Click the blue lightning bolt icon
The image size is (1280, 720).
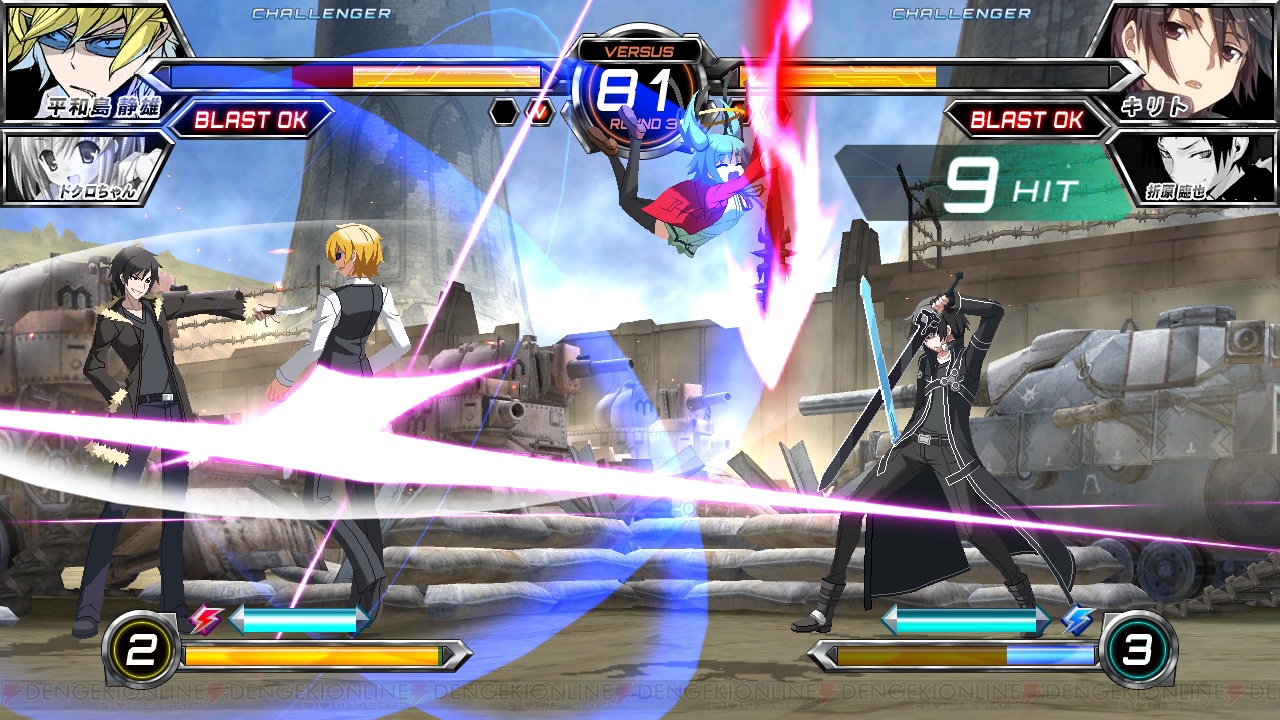(1075, 622)
